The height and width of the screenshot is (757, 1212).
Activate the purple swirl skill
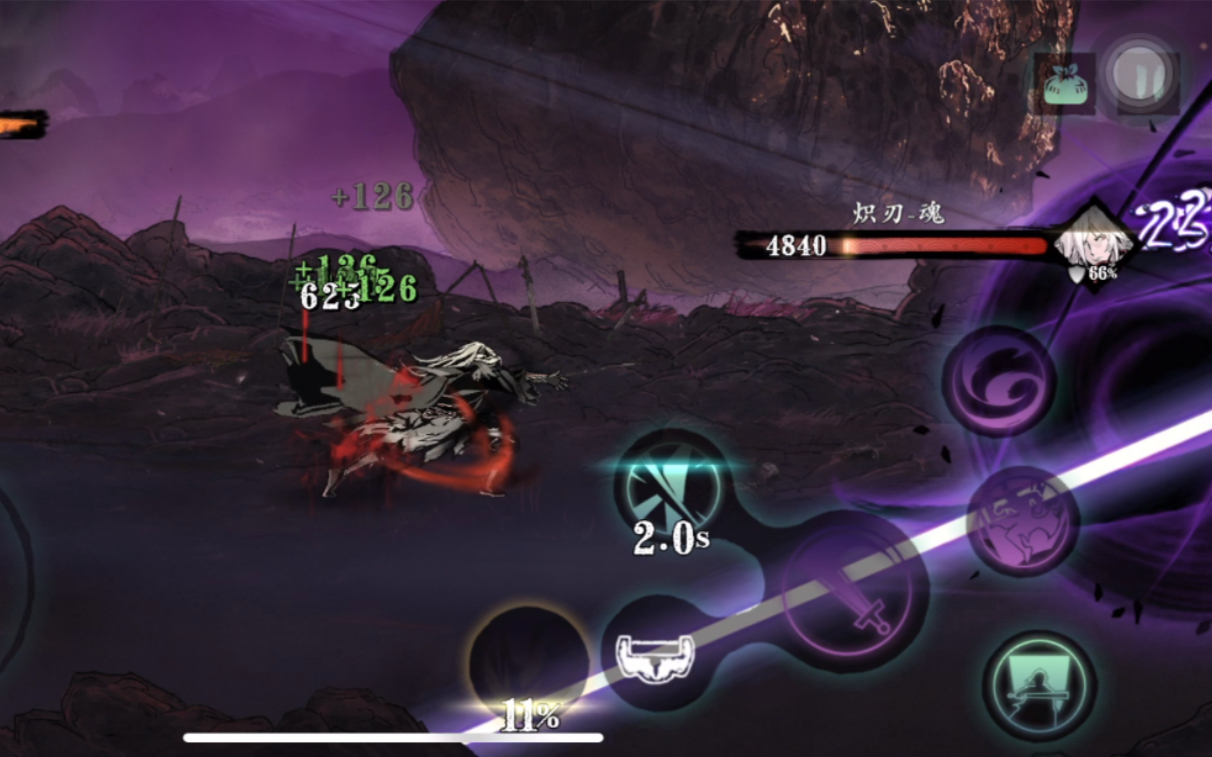point(998,380)
